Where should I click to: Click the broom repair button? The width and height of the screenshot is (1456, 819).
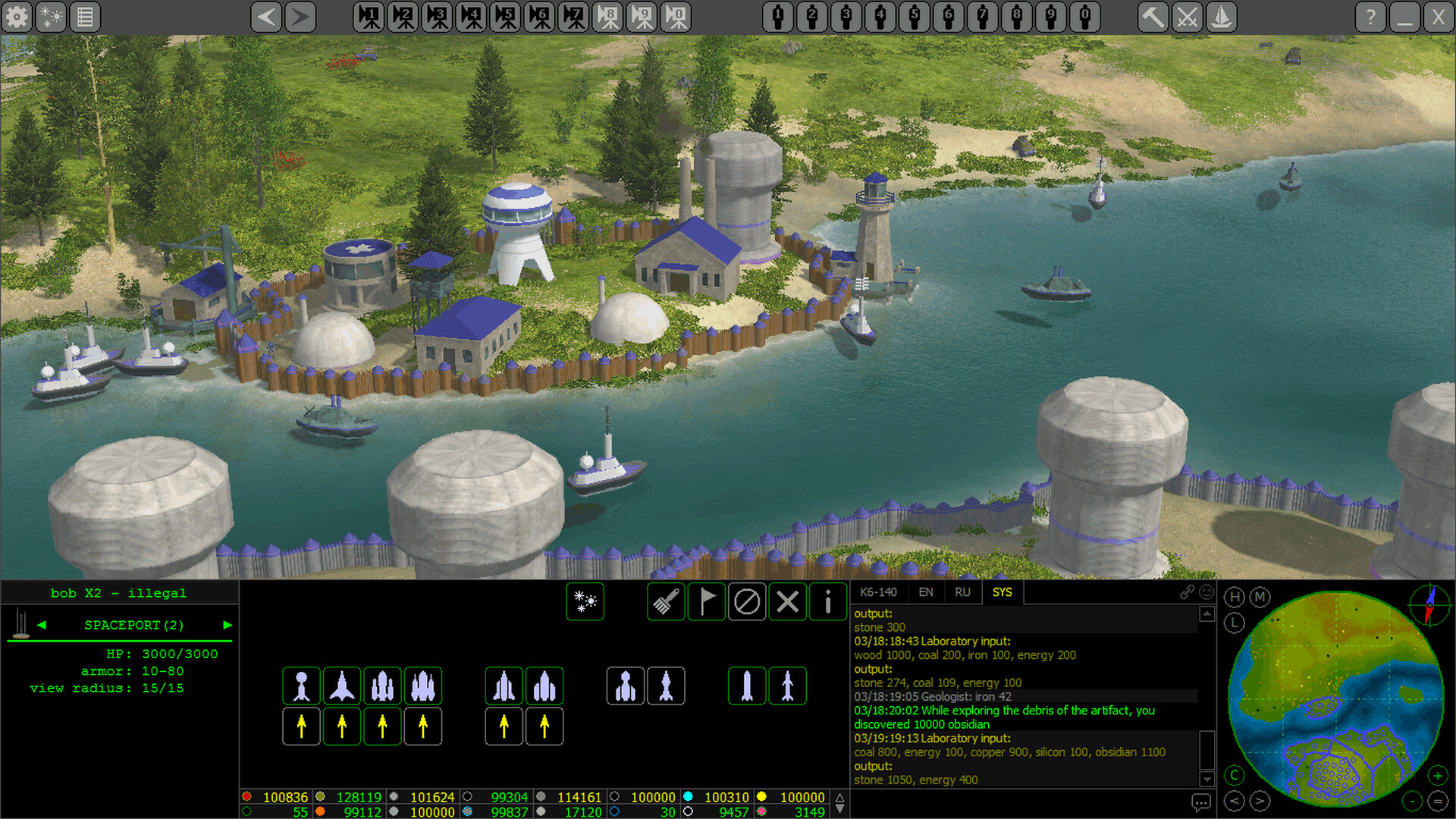coord(667,602)
